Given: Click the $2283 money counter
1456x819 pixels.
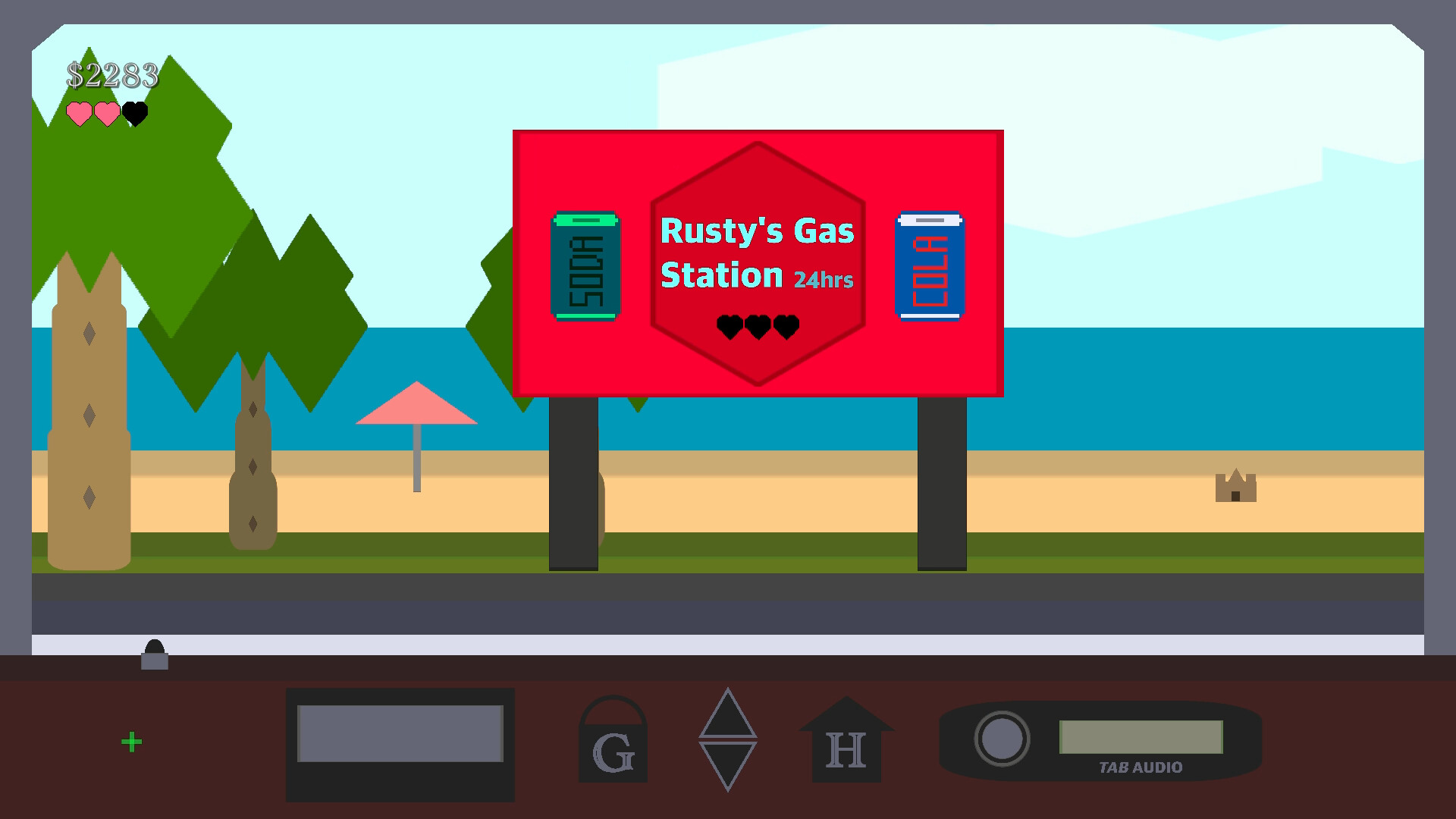Looking at the screenshot, I should [x=114, y=74].
